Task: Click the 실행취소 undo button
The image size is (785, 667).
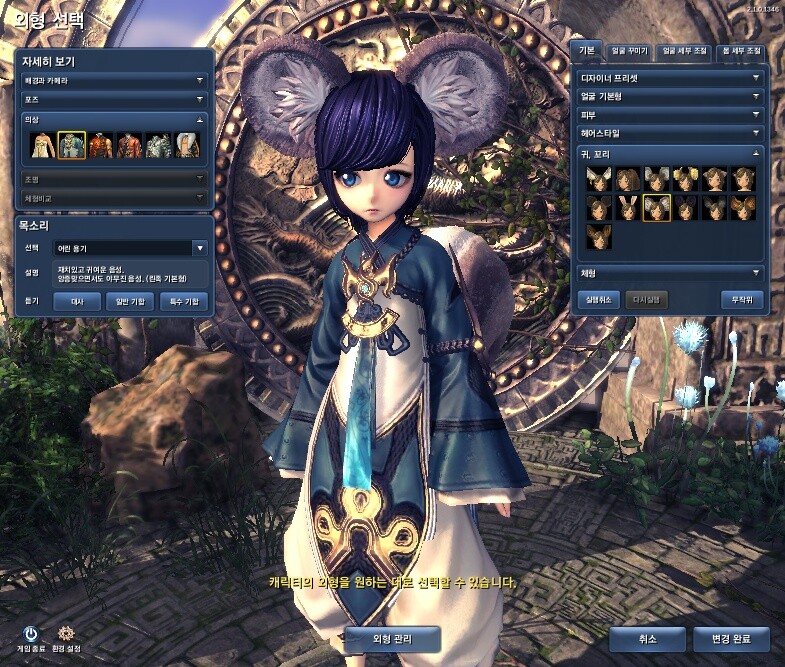Action: (597, 299)
